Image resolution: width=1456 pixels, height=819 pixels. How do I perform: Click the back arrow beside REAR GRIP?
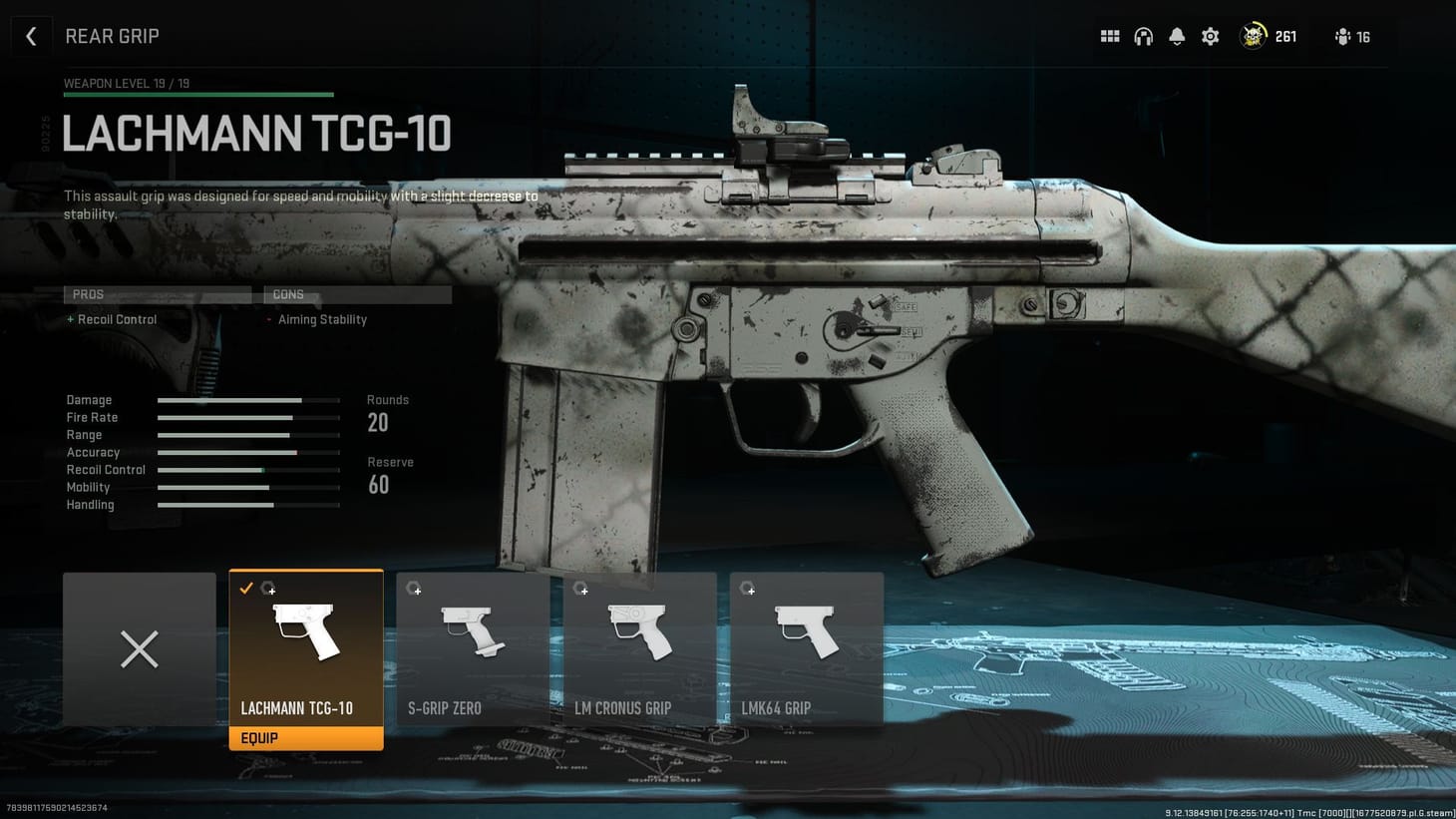coord(31,36)
